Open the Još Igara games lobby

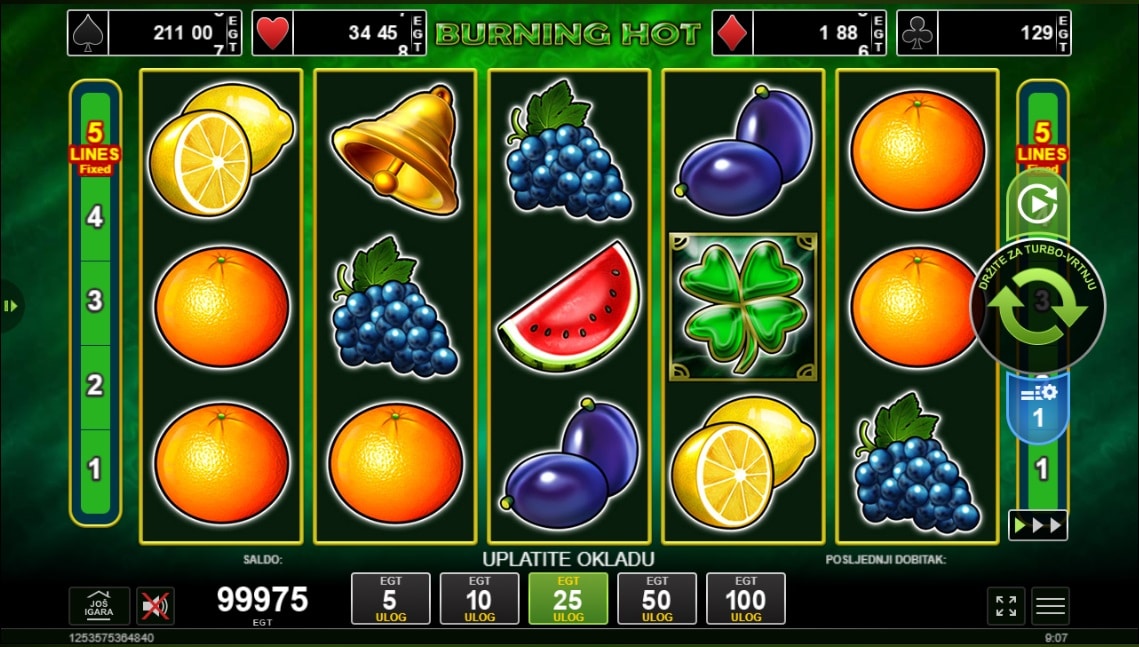pos(99,606)
